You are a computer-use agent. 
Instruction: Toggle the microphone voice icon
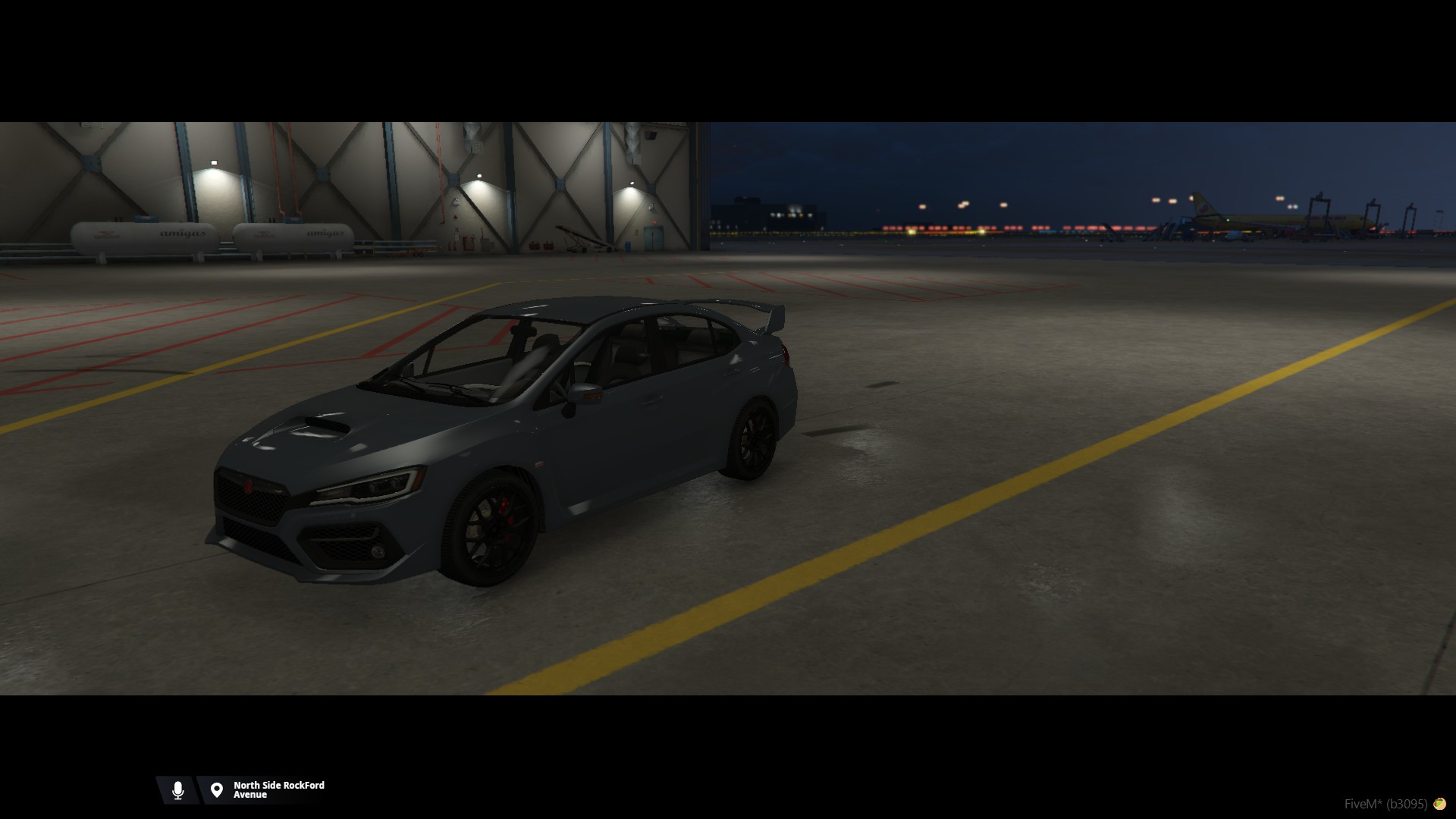[x=178, y=790]
